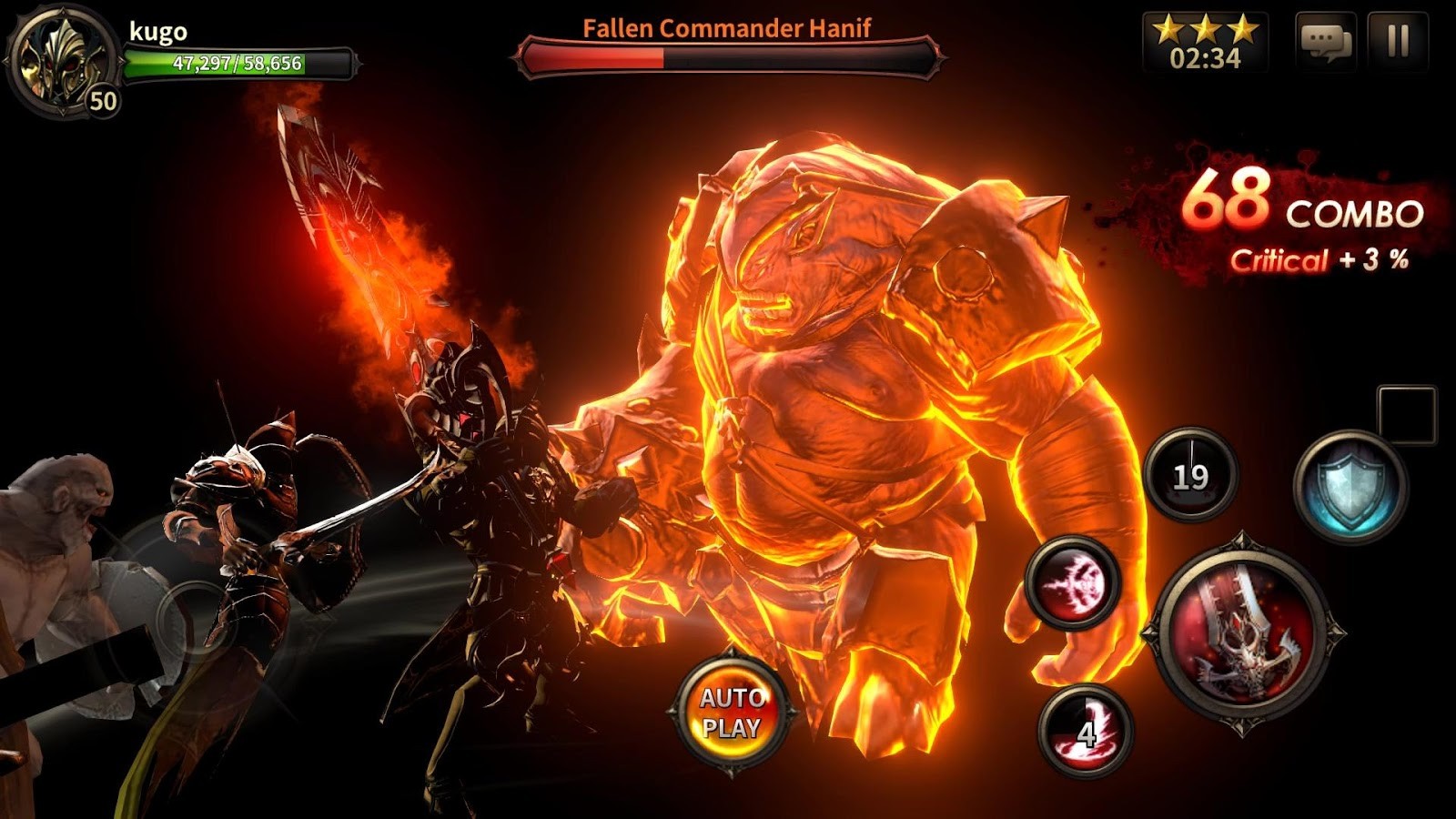Screen dimensions: 1456x819
Task: Use the red slash skill
Action: click(x=1072, y=582)
